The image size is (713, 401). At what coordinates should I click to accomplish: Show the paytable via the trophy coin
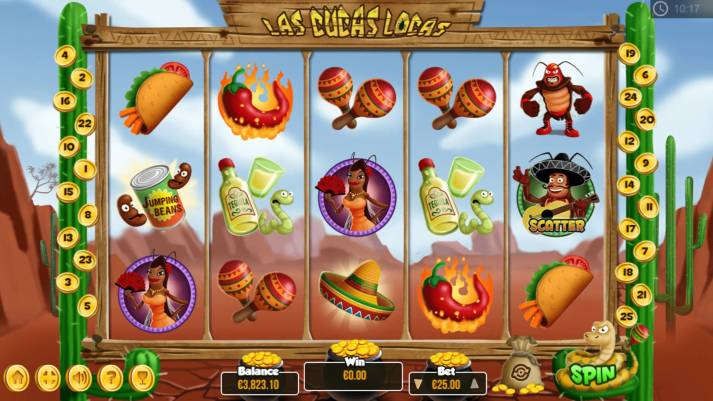(141, 378)
